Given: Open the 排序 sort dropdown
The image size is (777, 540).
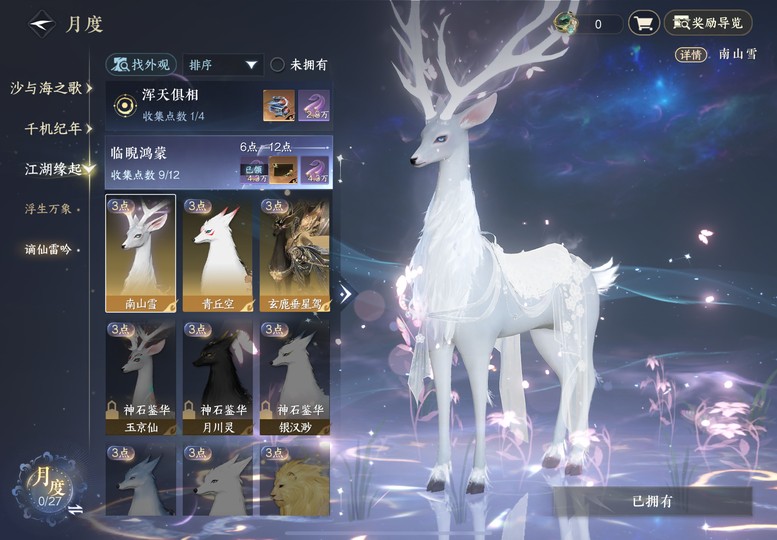Looking at the screenshot, I should point(223,65).
